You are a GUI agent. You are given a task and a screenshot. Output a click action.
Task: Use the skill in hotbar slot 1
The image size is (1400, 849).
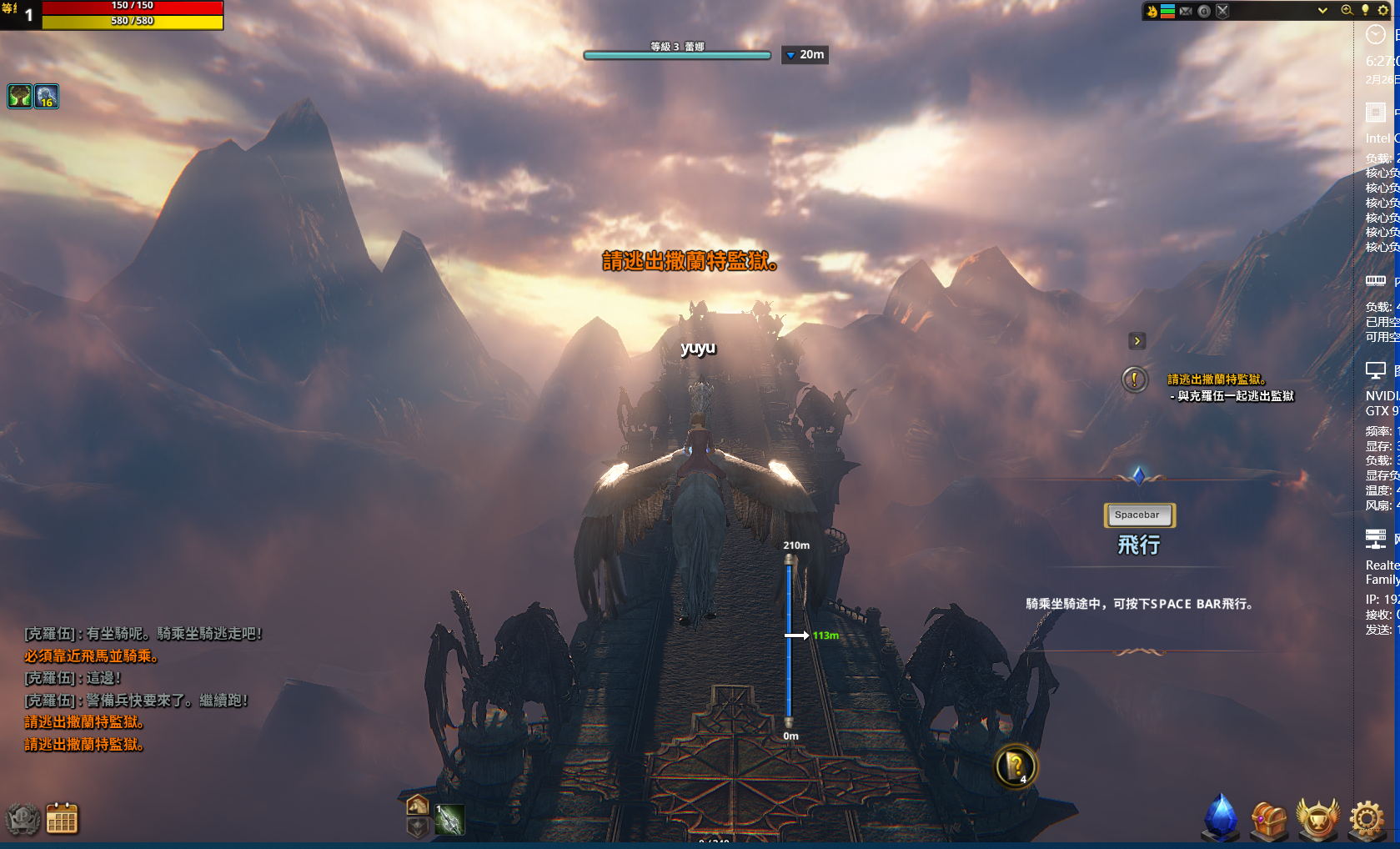pos(449,820)
